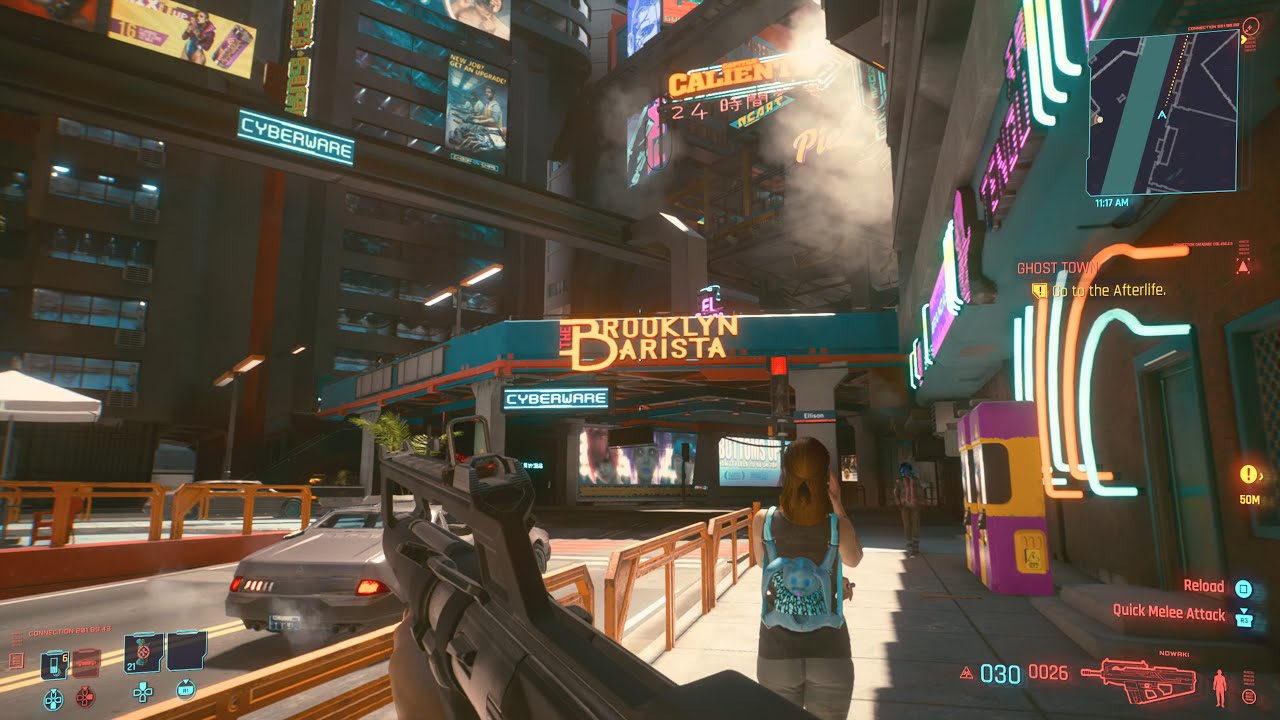This screenshot has height=720, width=1280.
Task: Click the red connection indicator above the minimap
Action: 1250,28
